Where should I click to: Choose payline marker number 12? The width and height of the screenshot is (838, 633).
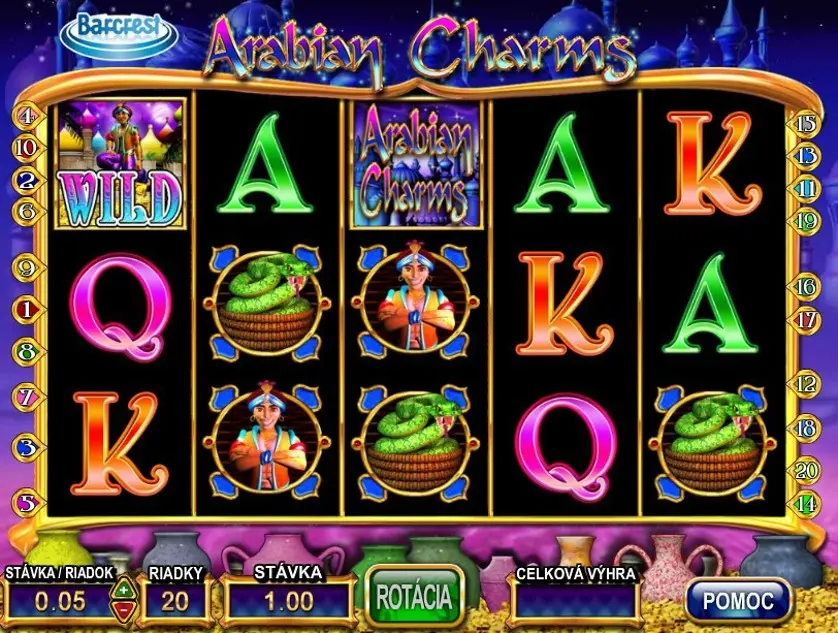click(806, 383)
